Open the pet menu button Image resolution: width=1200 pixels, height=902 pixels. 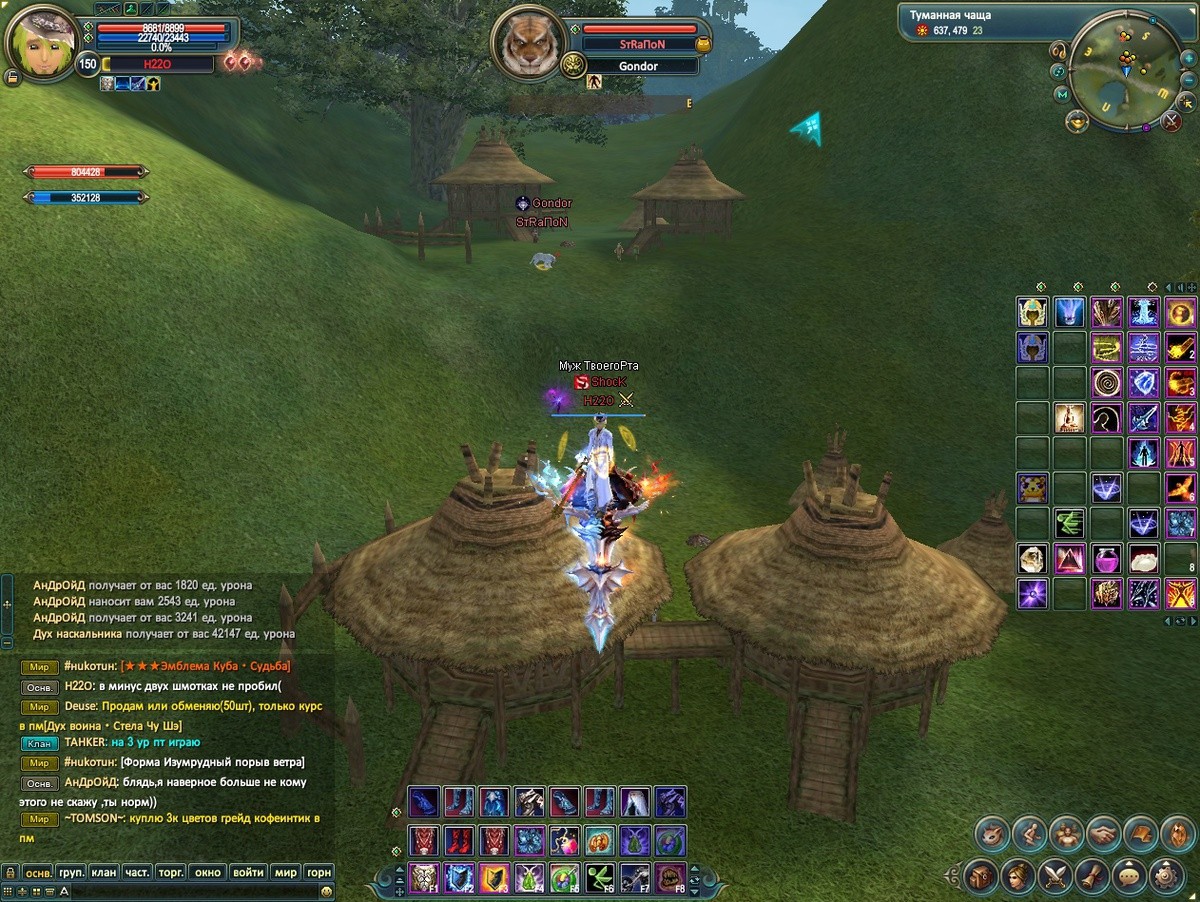point(992,832)
